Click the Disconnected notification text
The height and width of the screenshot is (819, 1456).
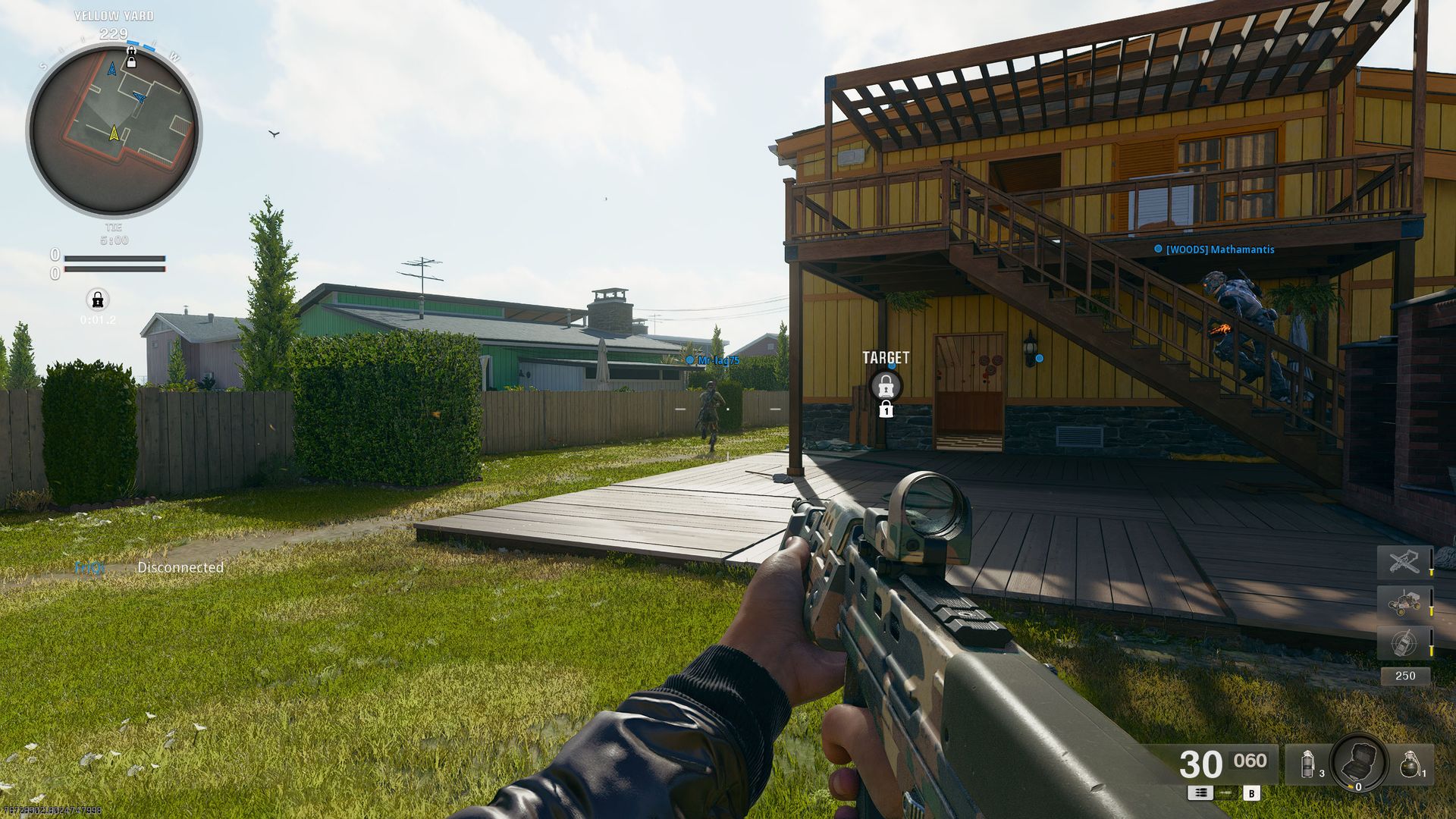(x=181, y=567)
